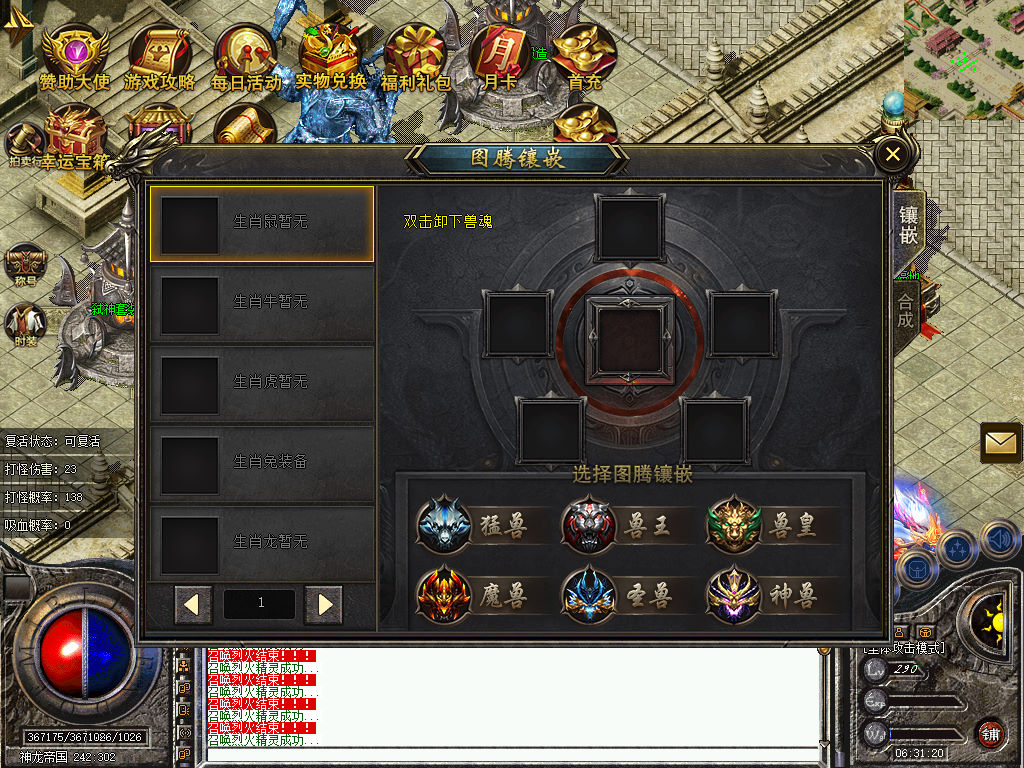Screen dimensions: 1024x768
Task: Open the mail envelope icon
Action: coord(1001,442)
